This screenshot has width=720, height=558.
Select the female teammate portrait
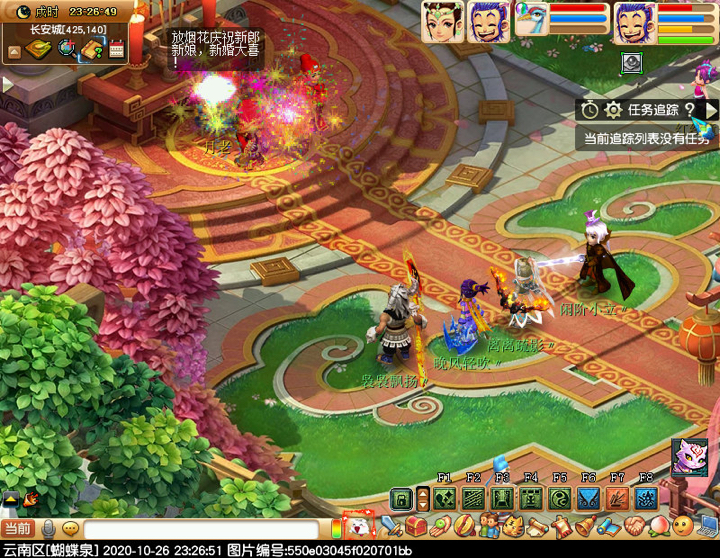(441, 20)
